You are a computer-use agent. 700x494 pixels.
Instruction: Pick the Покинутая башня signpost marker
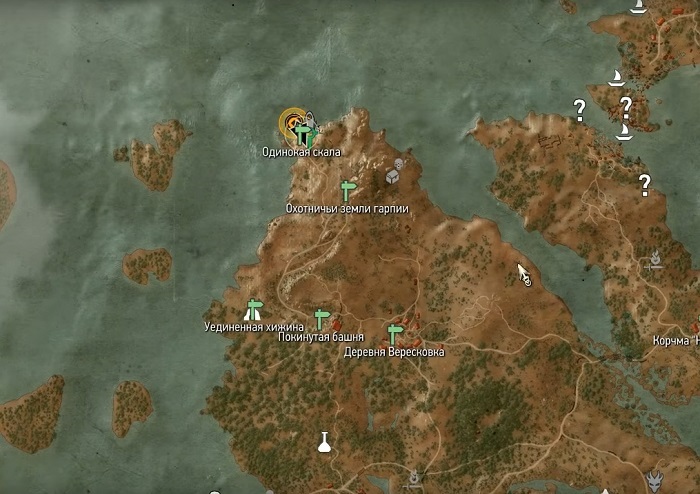(x=321, y=319)
